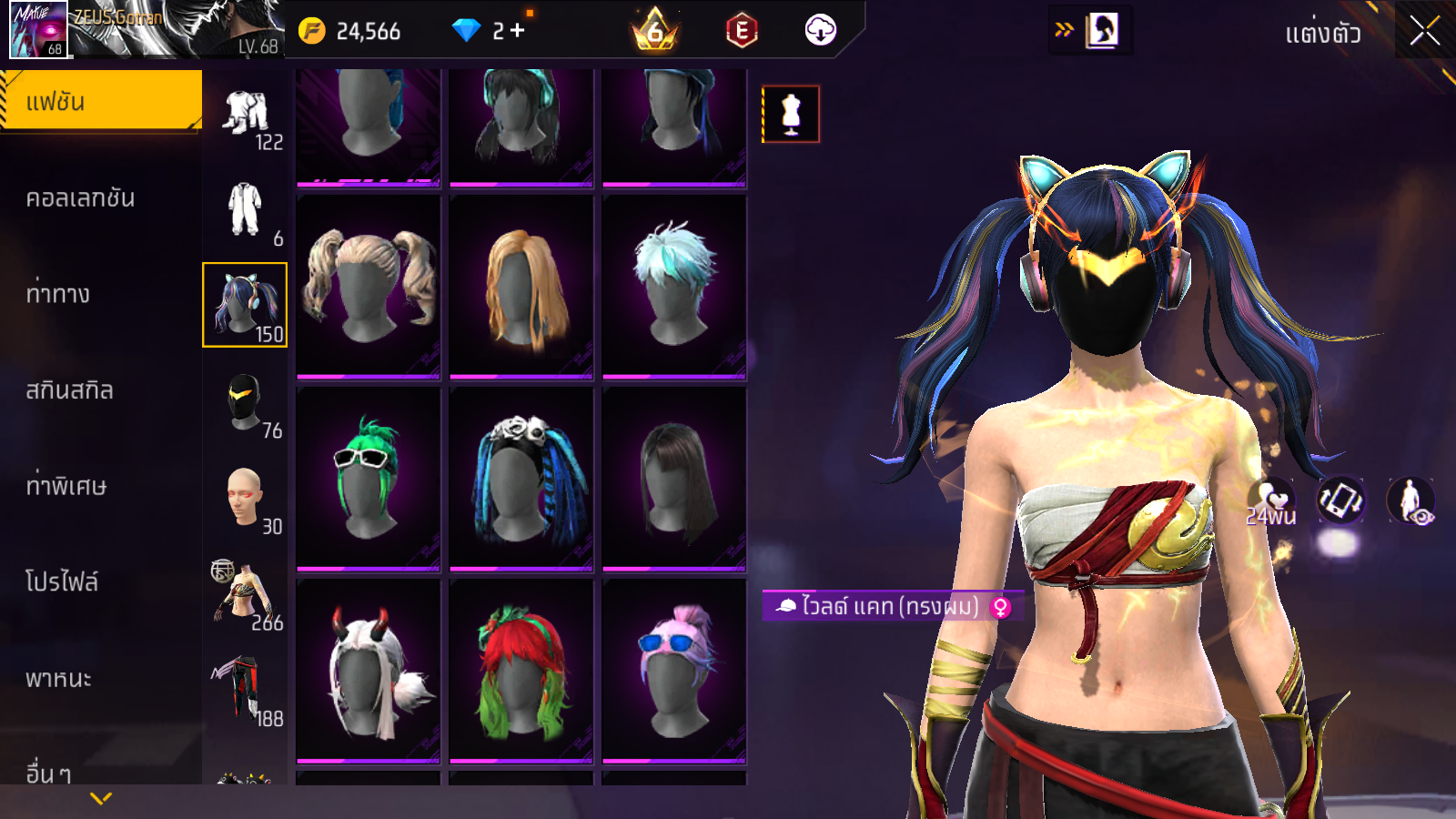This screenshot has width=1456, height=819.
Task: Close the dress-up screen with the X
Action: [x=1424, y=32]
